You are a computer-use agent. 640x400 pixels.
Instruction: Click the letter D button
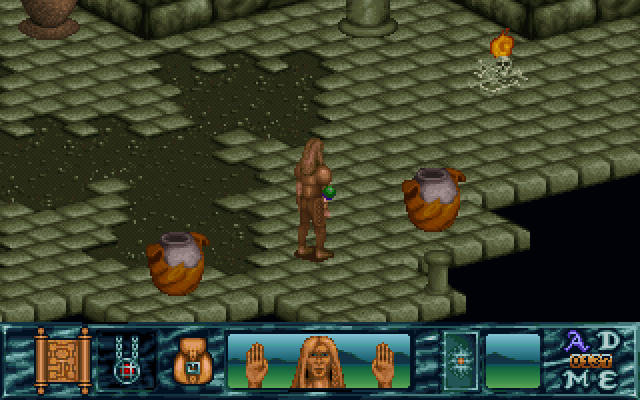click(x=608, y=340)
